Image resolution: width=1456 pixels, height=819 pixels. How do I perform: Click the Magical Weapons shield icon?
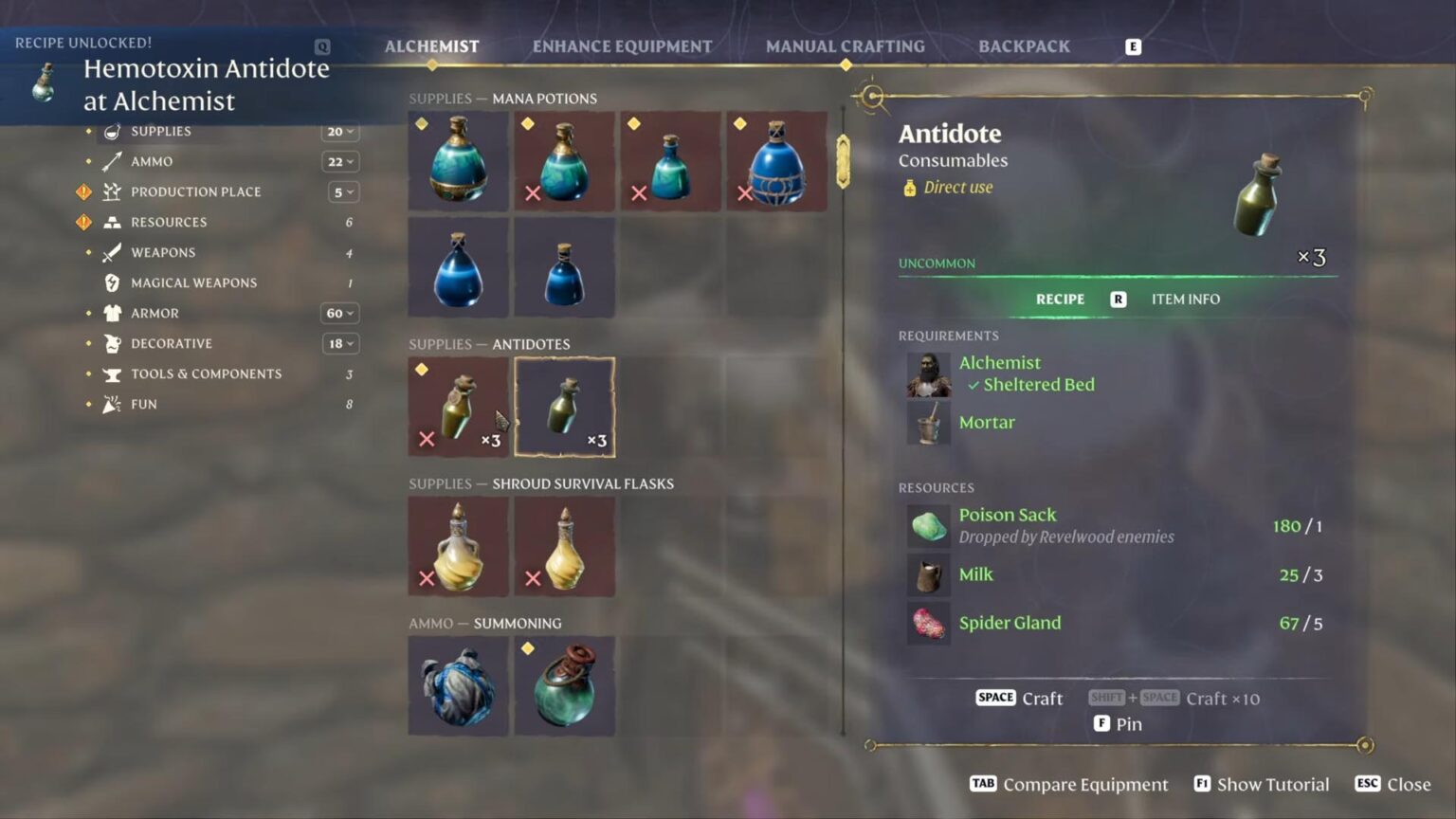click(x=112, y=282)
